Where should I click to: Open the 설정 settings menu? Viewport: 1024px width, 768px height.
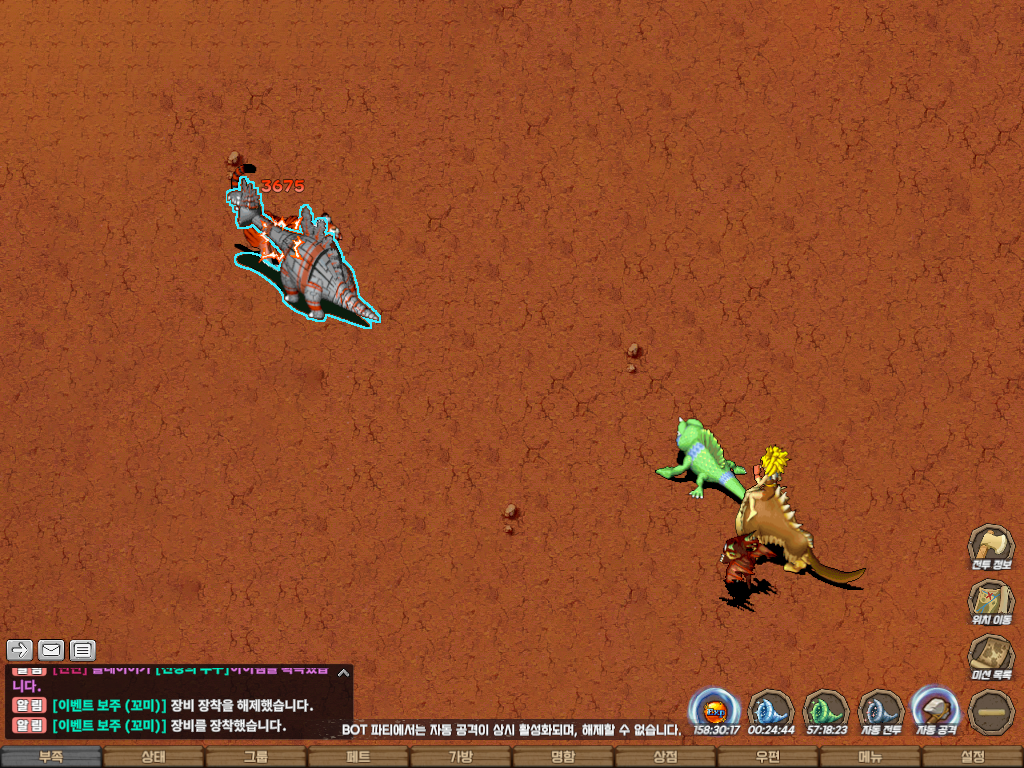[972, 757]
